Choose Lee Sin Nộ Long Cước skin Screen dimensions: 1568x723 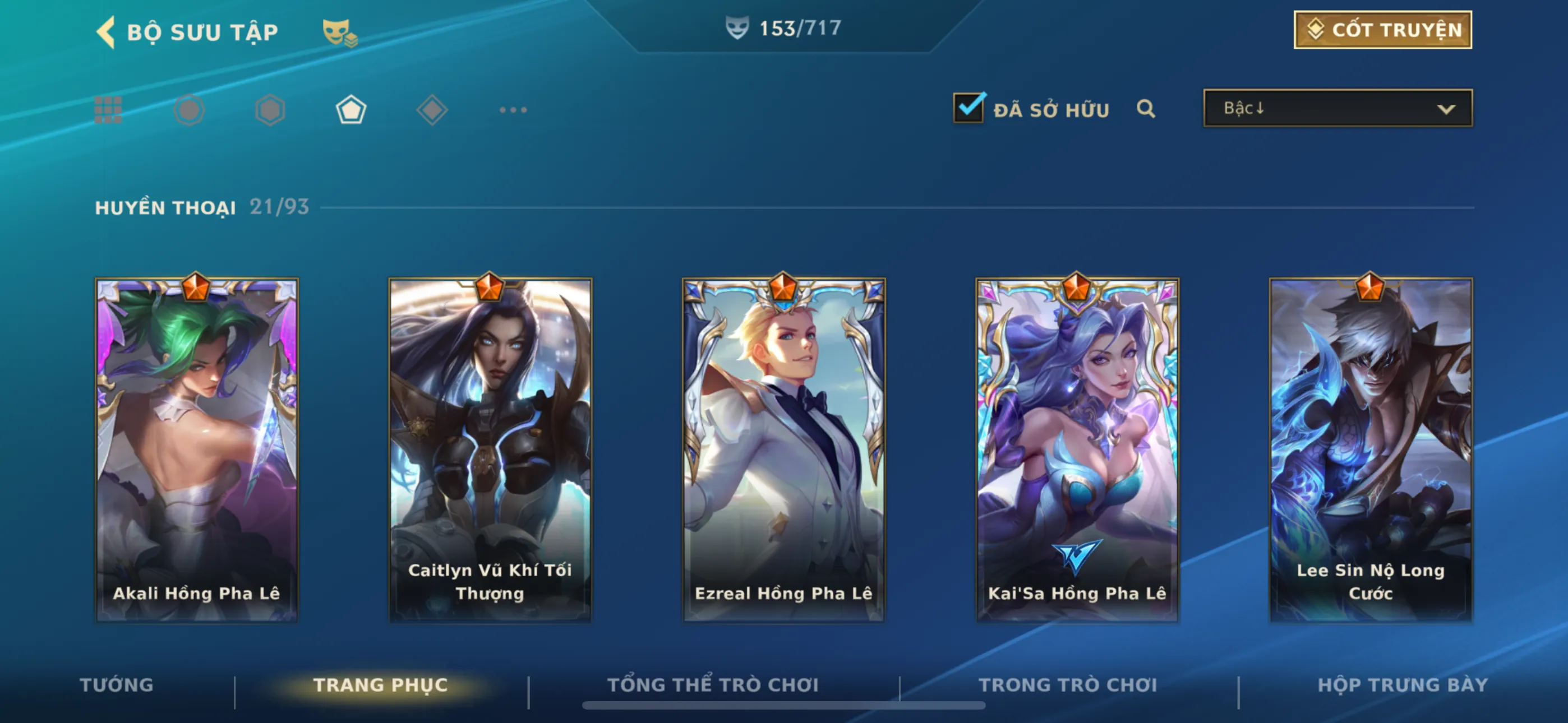pyautogui.click(x=1370, y=449)
